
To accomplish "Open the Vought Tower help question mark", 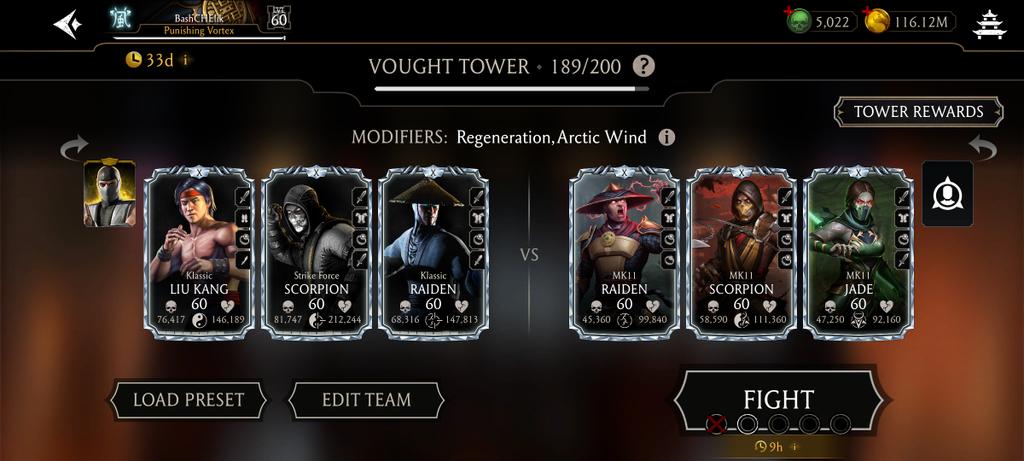I will coord(645,67).
